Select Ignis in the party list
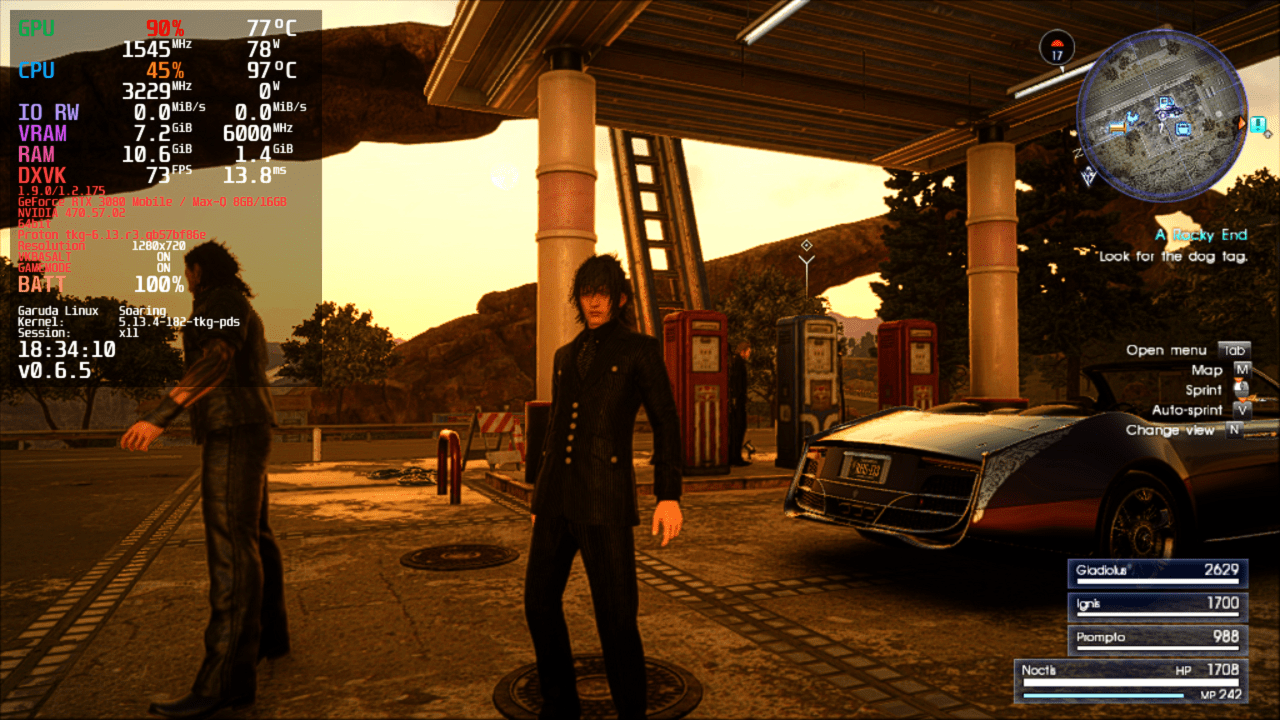Screen dimensions: 1280x720 click(1157, 605)
